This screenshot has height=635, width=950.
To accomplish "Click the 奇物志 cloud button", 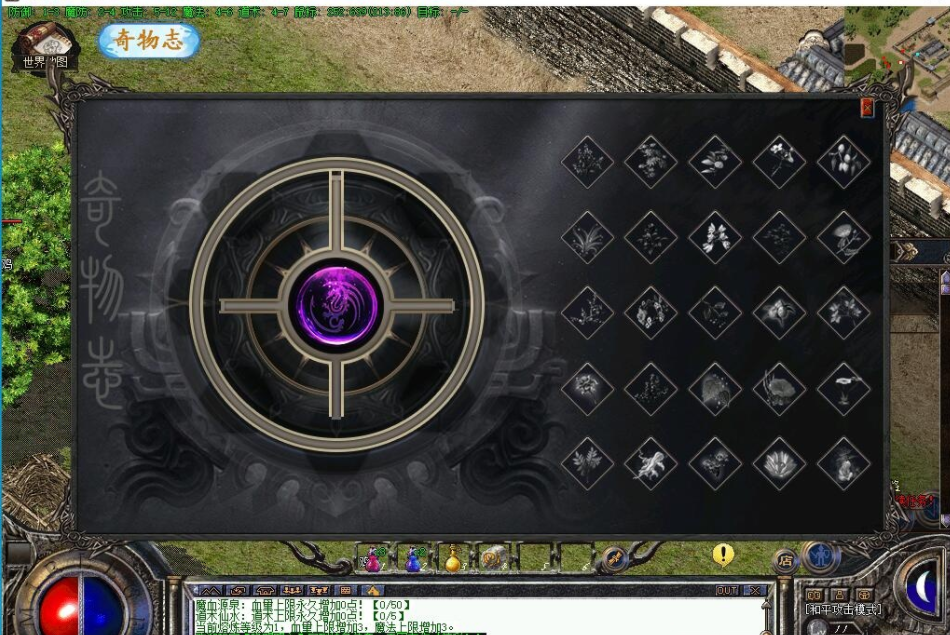I will click(149, 41).
